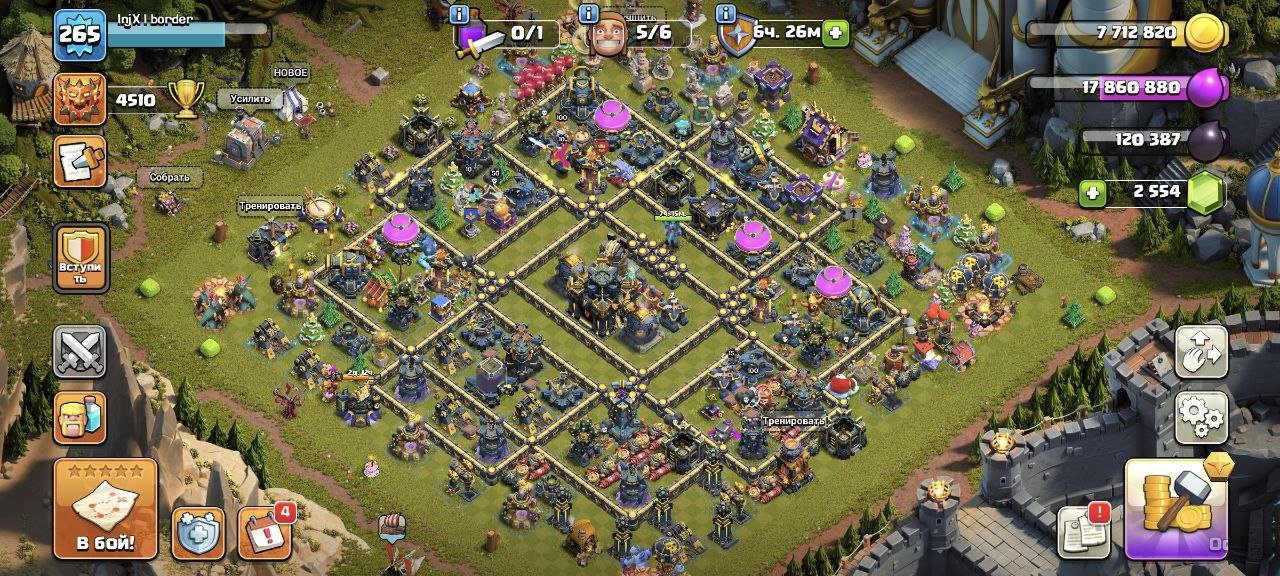Show info for the shield timer
Image resolution: width=1280 pixels, height=576 pixels.
pyautogui.click(x=724, y=15)
